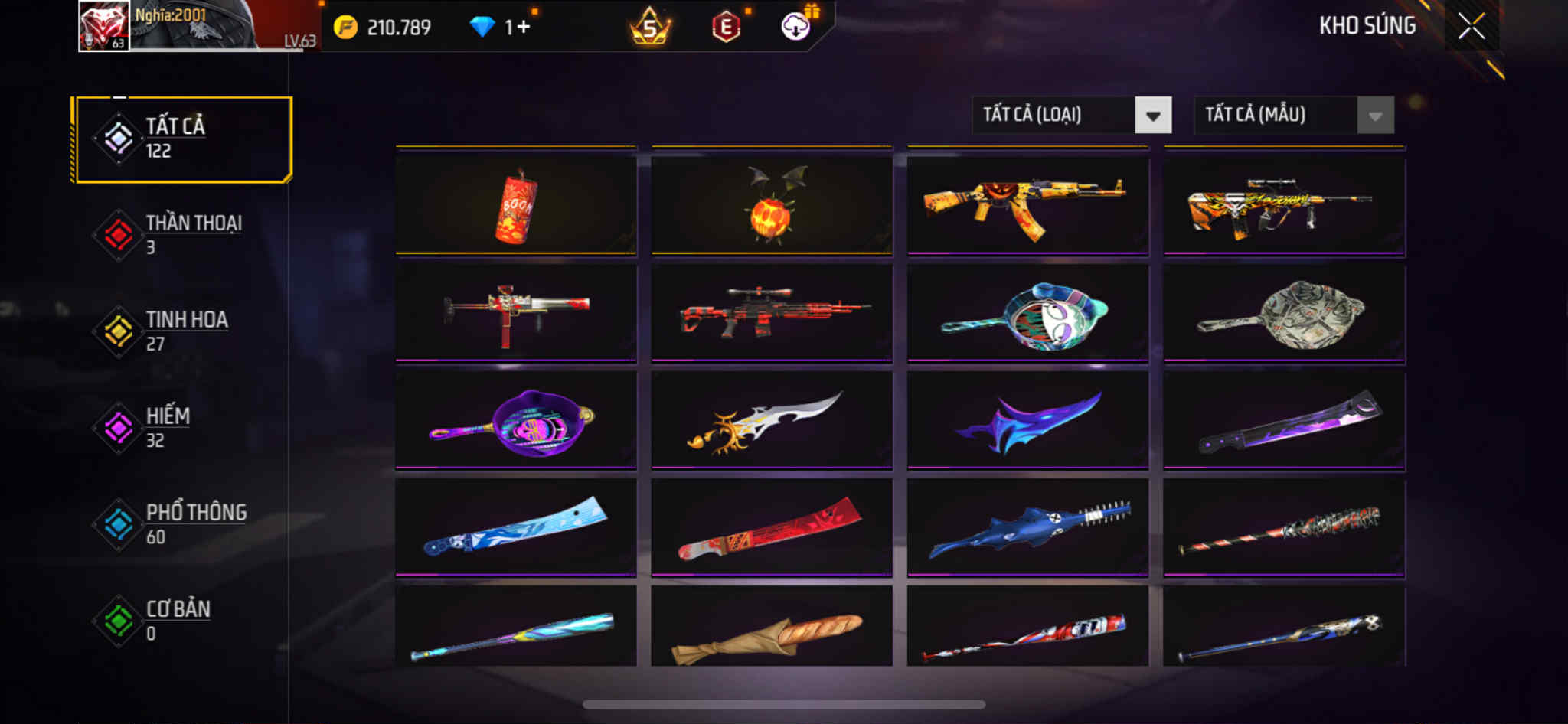
Task: Add diamonds with the plus button
Action: click(523, 28)
